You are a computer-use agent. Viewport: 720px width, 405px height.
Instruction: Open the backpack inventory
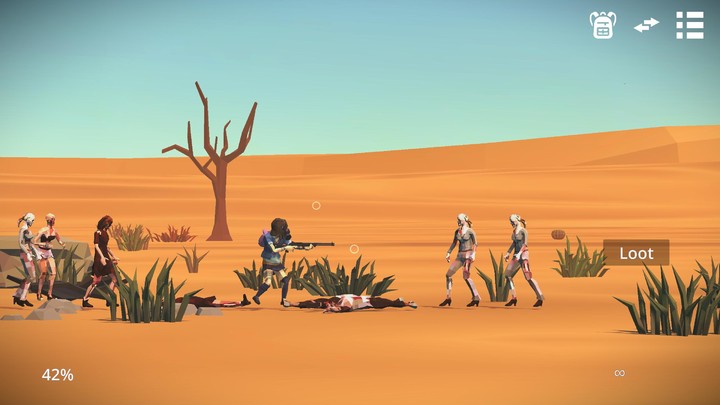point(603,25)
